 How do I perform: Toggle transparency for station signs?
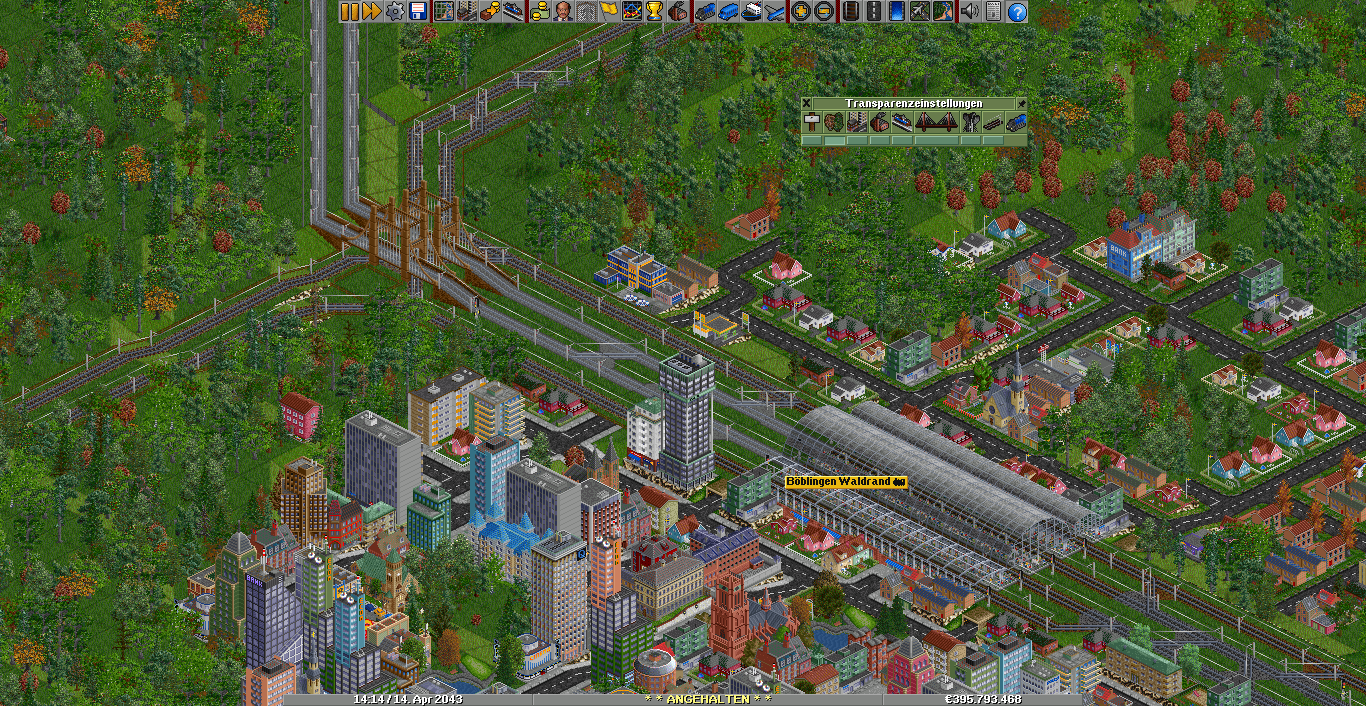(x=812, y=122)
